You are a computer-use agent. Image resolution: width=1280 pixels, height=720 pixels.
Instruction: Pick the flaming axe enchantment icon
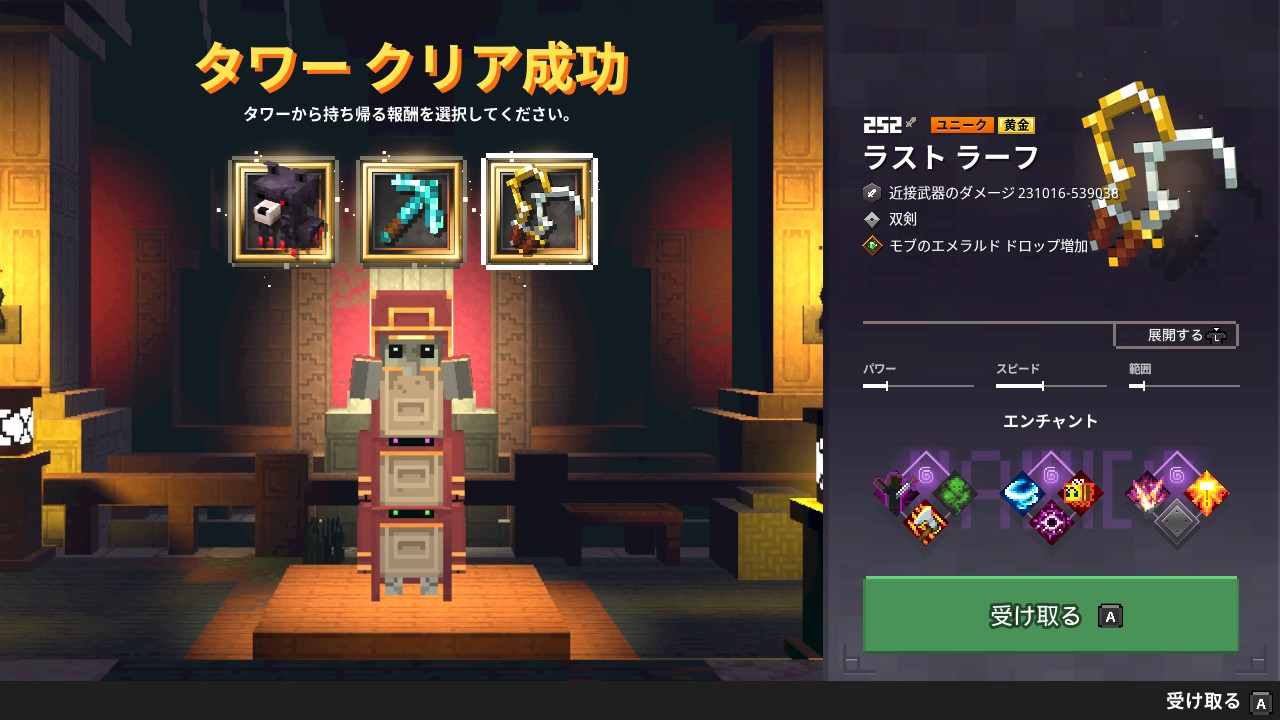[925, 521]
